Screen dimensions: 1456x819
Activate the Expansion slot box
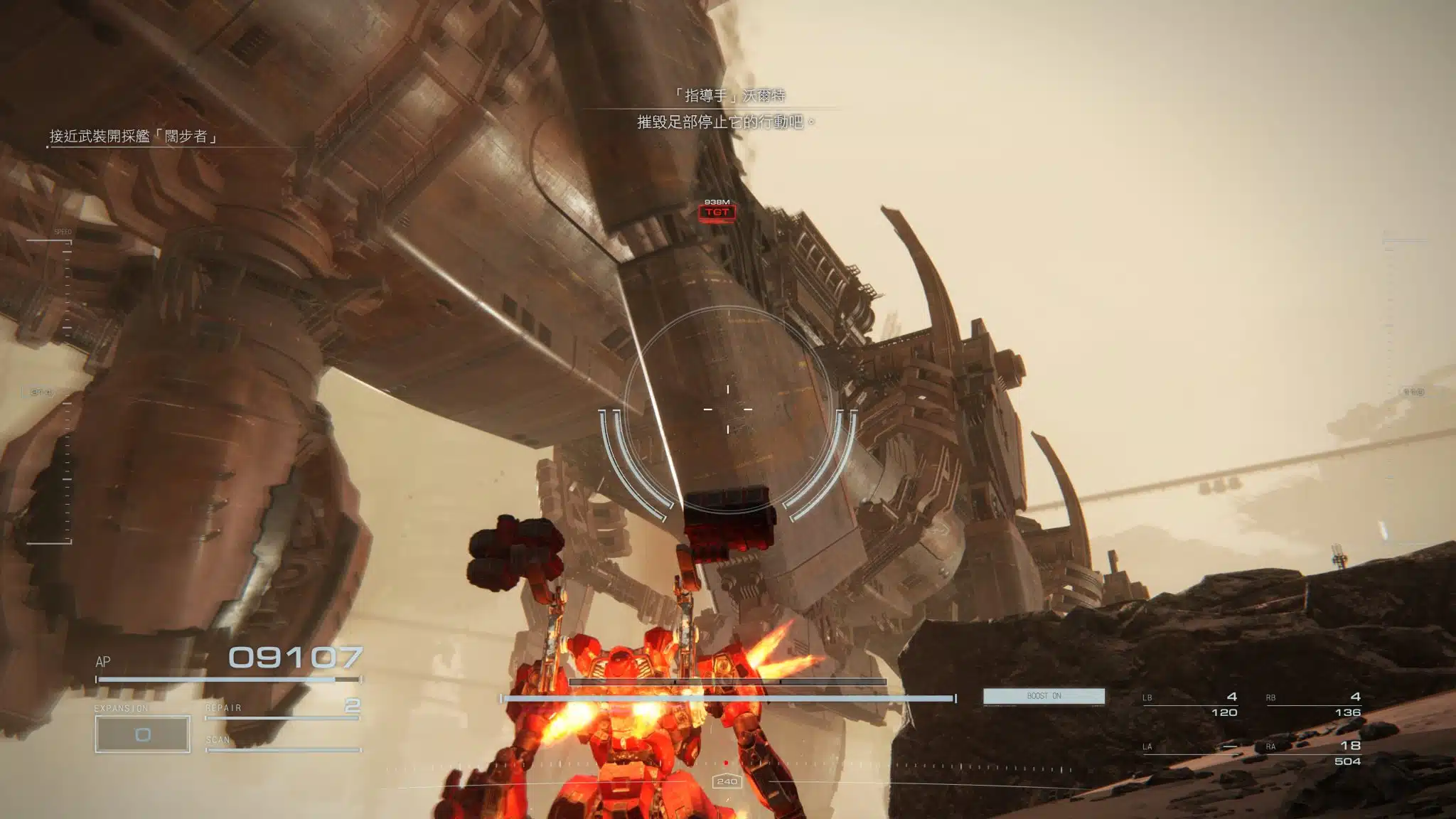tap(142, 734)
